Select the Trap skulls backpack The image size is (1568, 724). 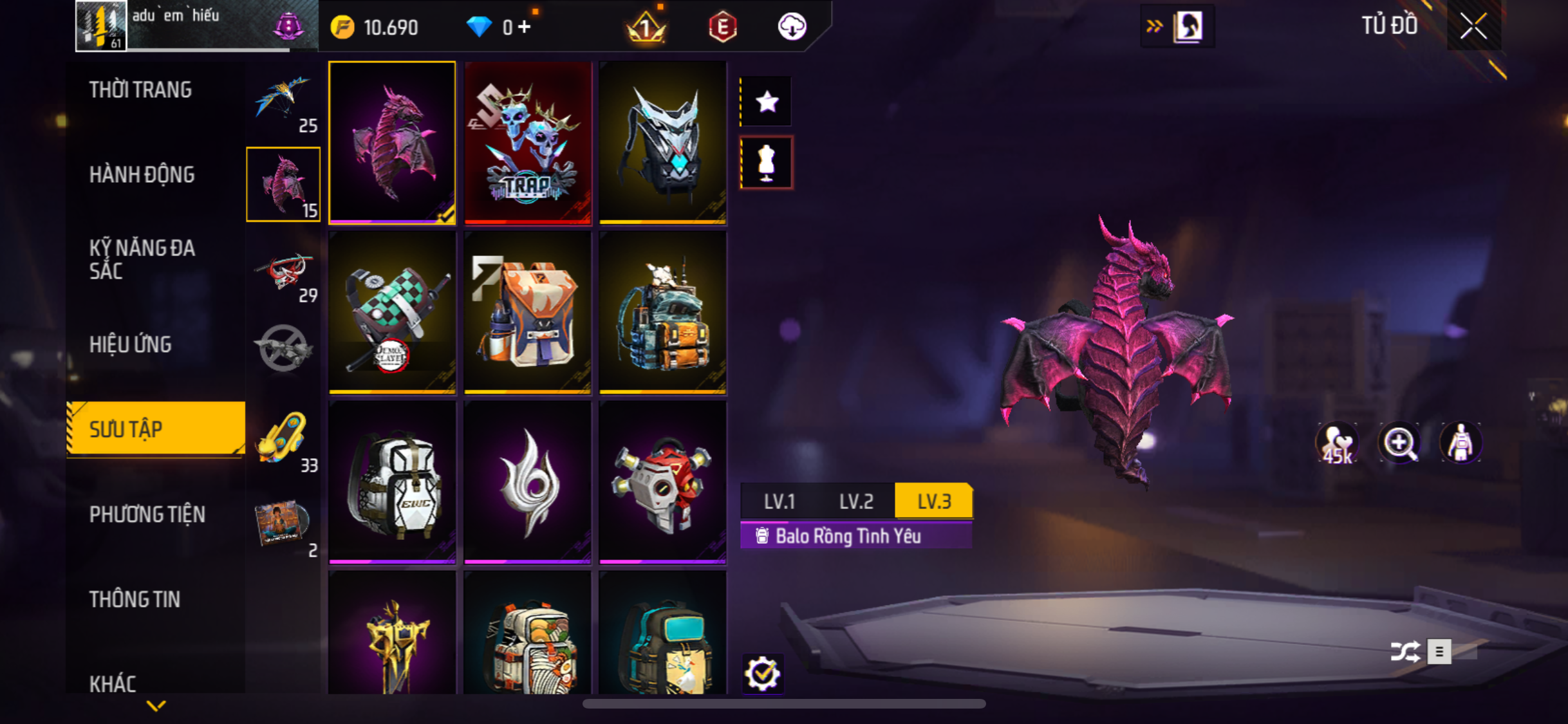[527, 143]
